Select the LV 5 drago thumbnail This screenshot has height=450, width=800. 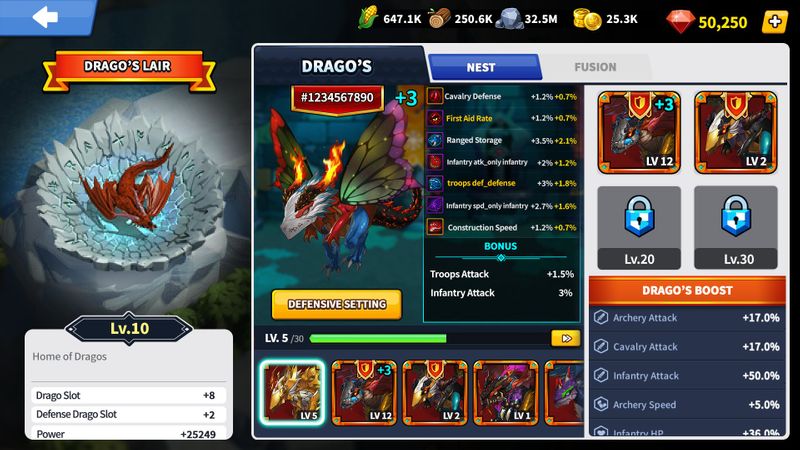pyautogui.click(x=293, y=392)
